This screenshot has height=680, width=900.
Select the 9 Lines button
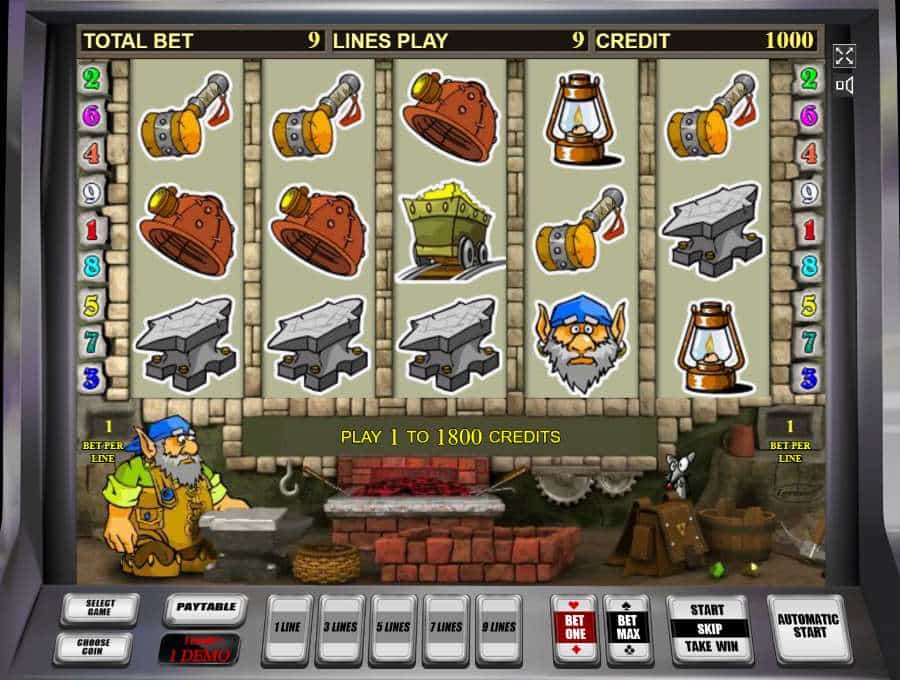(x=498, y=629)
